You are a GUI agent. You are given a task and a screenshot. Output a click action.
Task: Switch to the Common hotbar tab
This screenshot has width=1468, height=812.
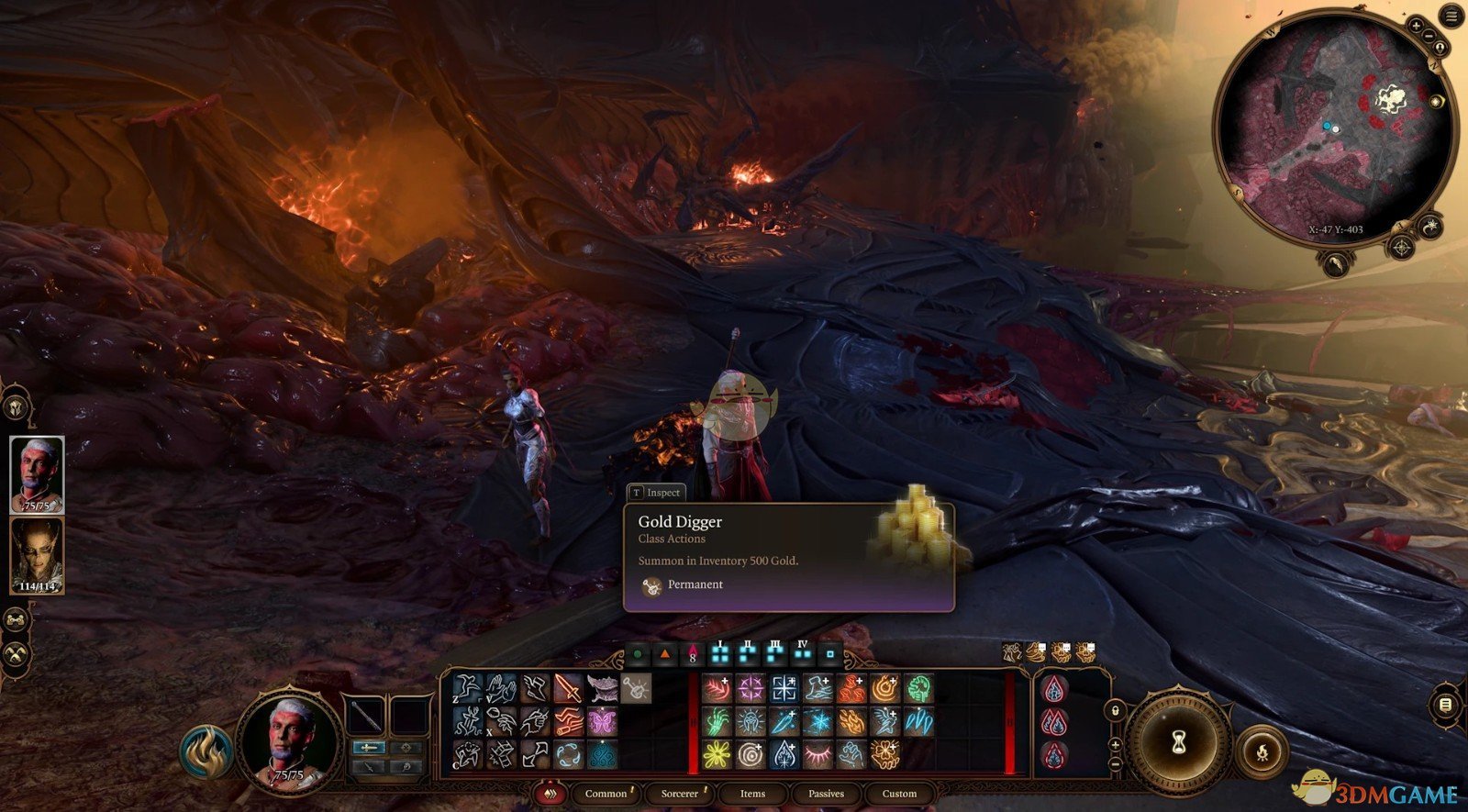click(x=606, y=794)
